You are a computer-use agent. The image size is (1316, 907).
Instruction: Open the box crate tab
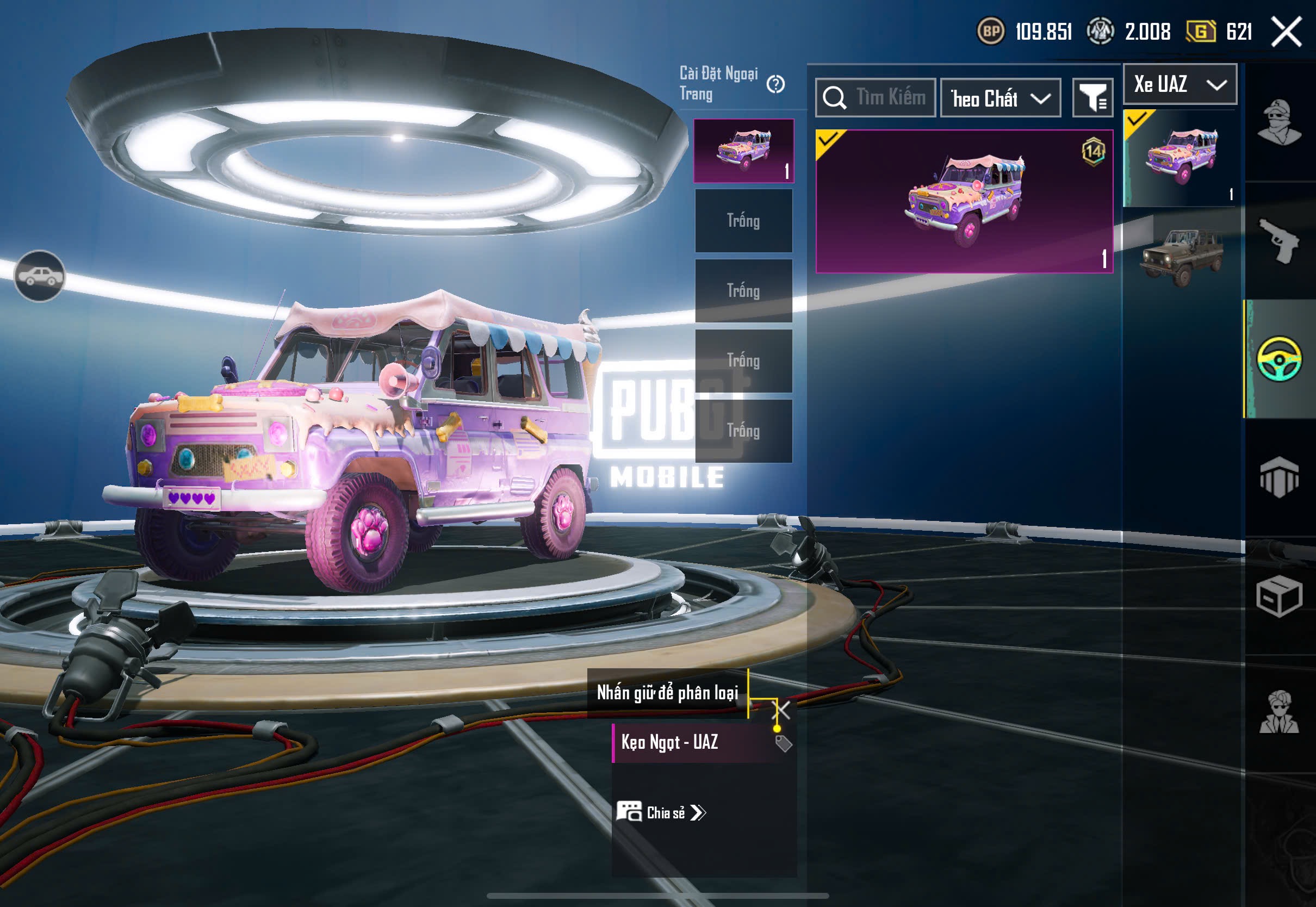[1279, 597]
